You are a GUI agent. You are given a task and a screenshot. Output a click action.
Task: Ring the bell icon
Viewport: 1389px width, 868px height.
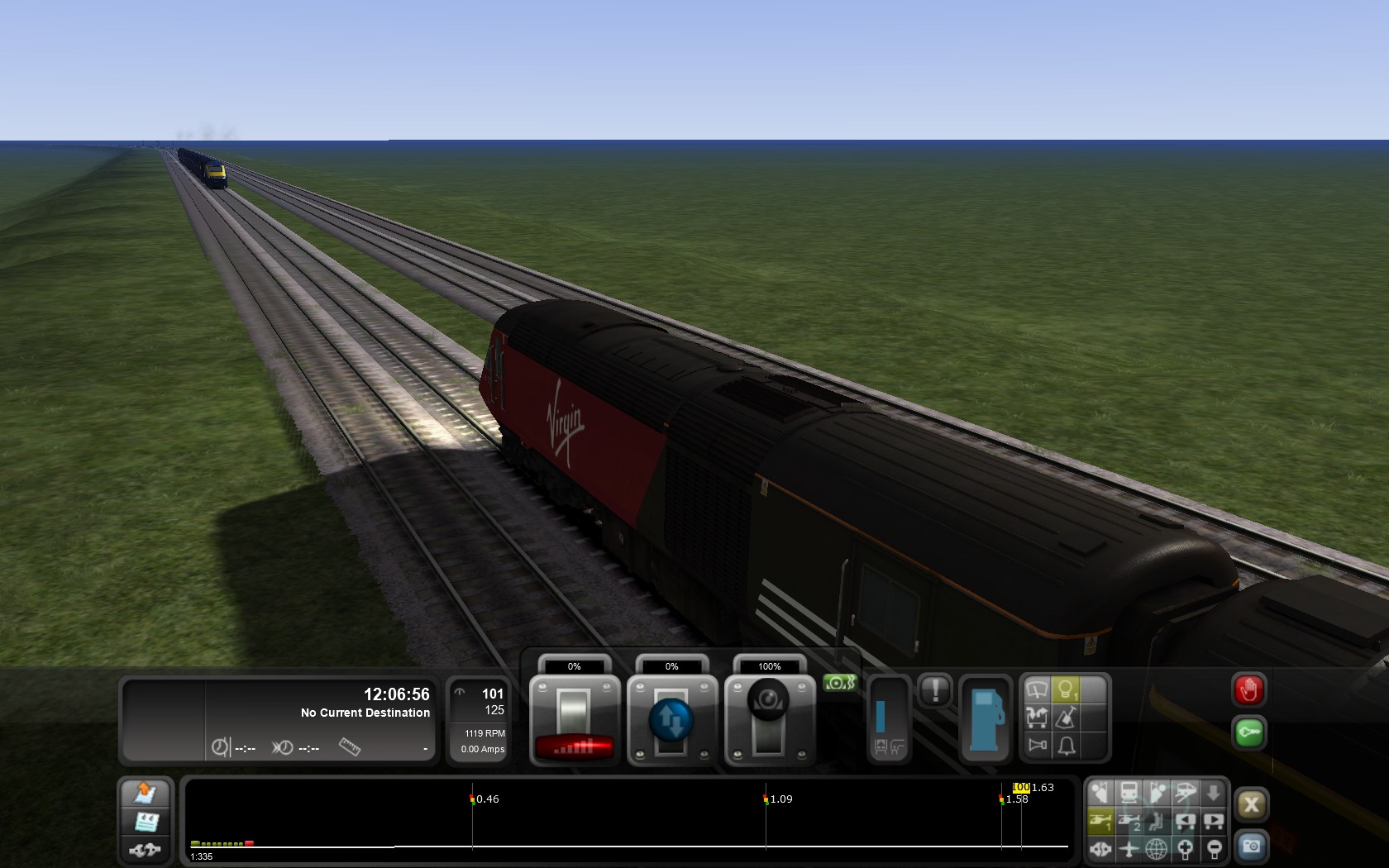tap(1067, 746)
